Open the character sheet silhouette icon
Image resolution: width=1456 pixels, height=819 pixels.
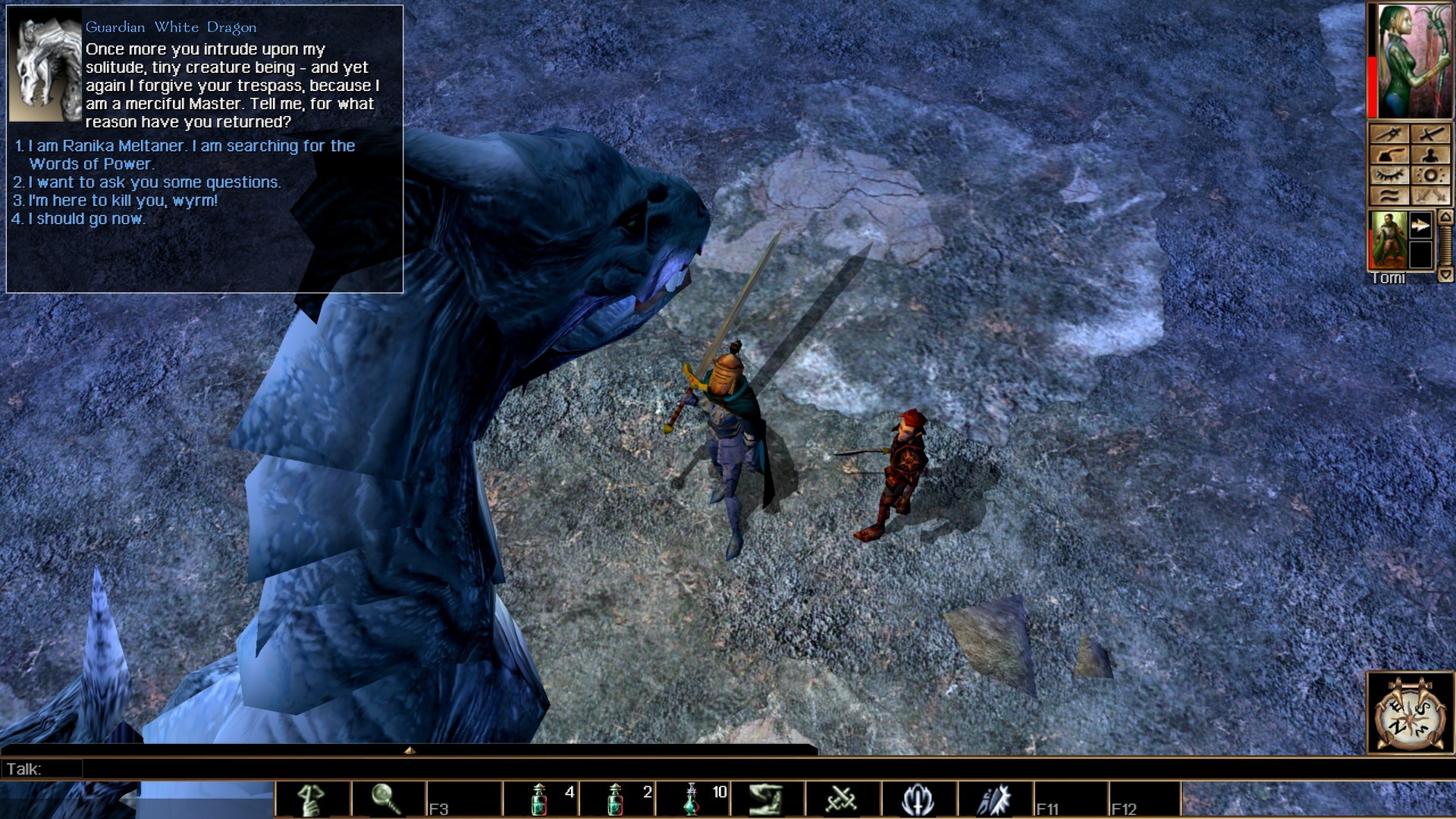1432,155
